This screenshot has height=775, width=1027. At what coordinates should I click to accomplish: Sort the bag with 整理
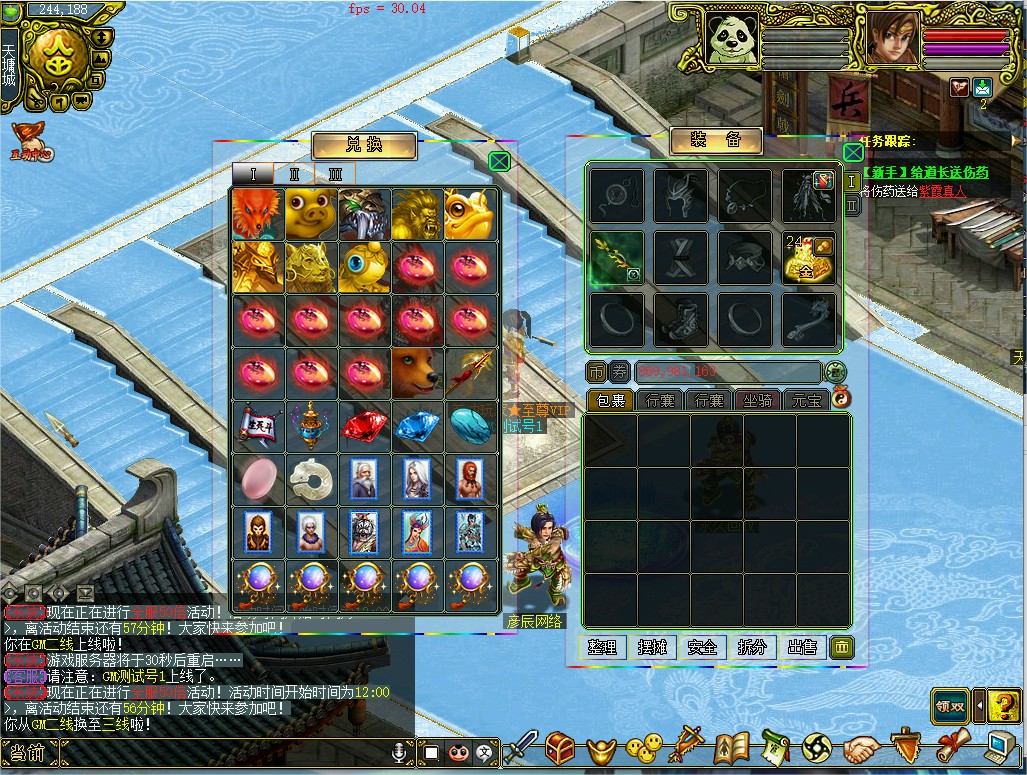(603, 647)
